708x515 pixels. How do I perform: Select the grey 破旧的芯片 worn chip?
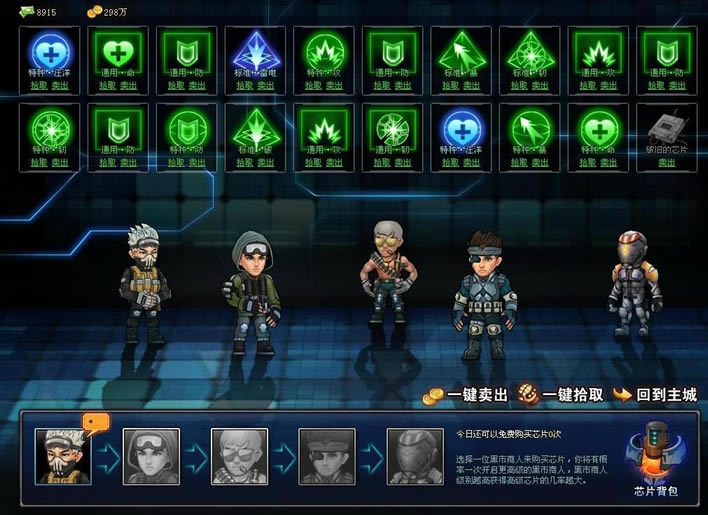pos(666,128)
